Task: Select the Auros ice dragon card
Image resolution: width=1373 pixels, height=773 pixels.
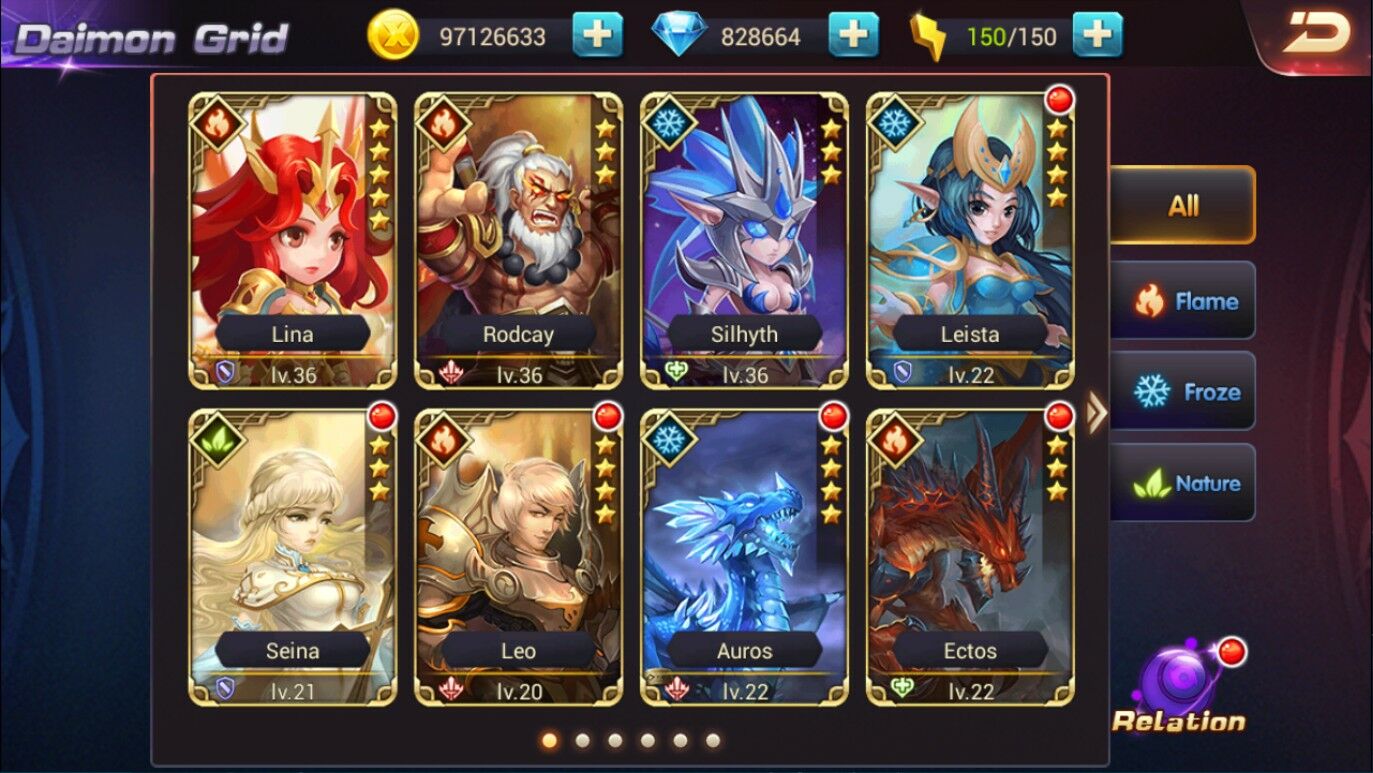Action: point(744,556)
